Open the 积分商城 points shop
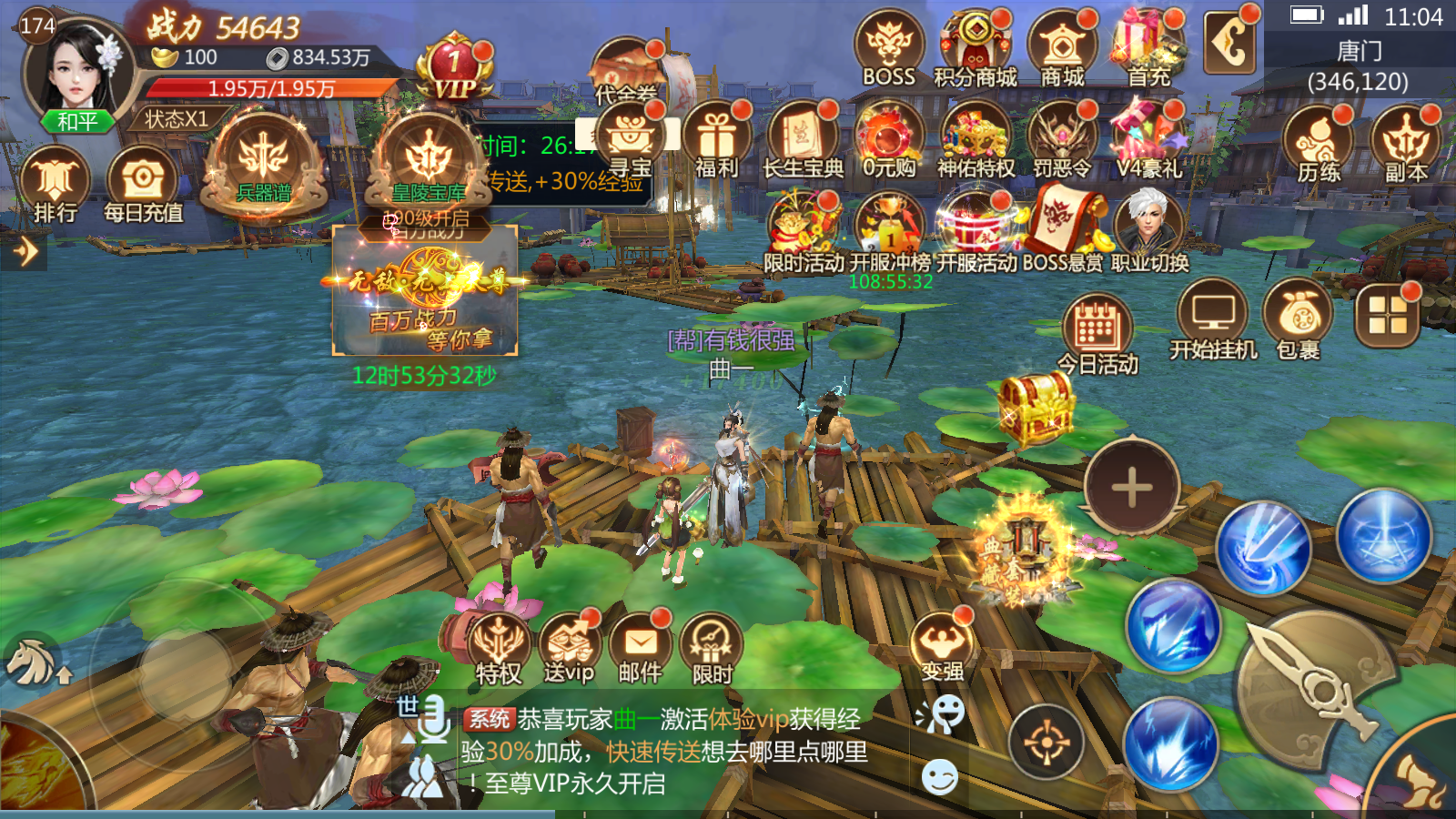 (x=976, y=45)
